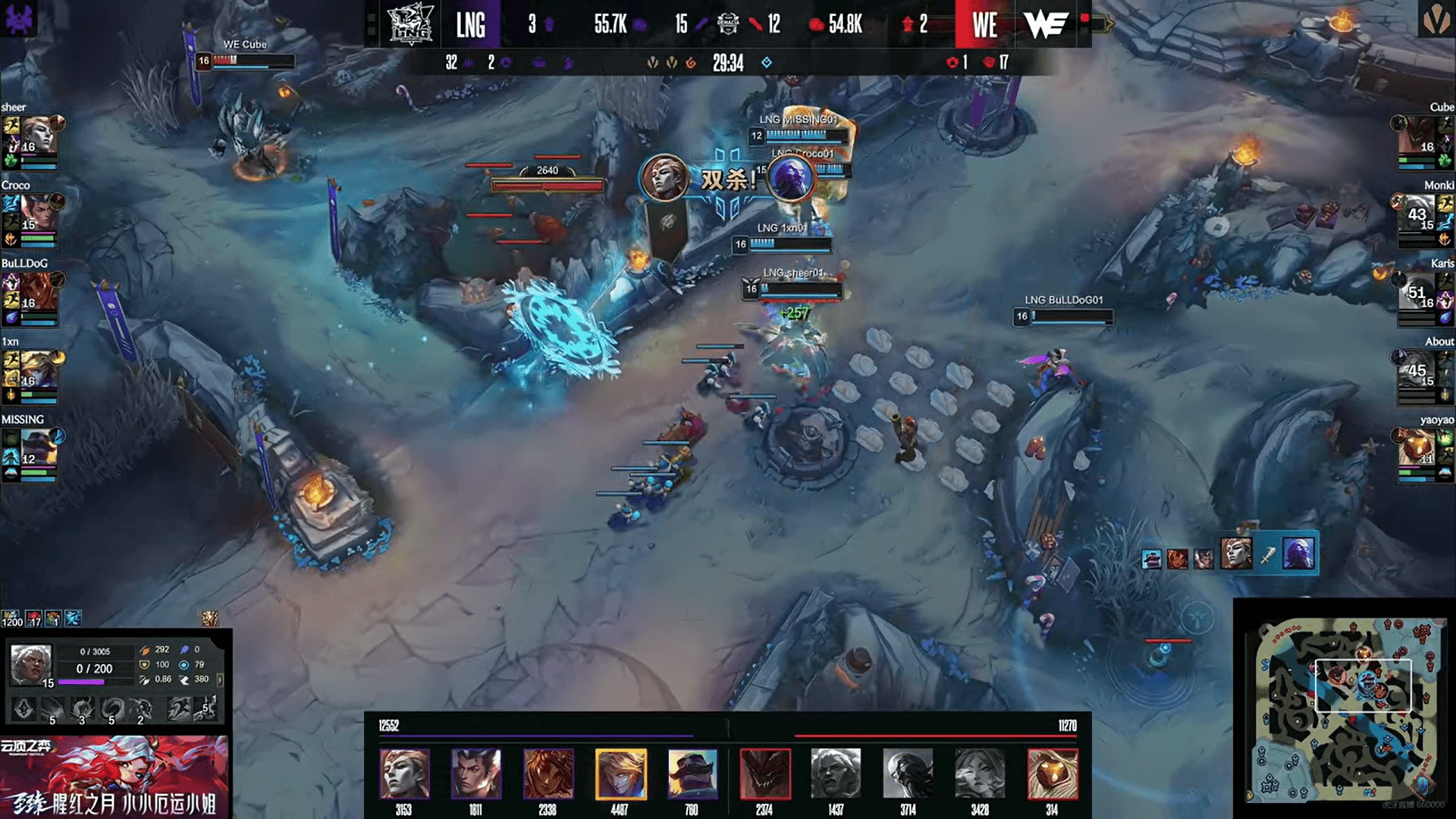This screenshot has width=1456, height=819.
Task: Select the bottom-bar portrait showing 2374
Action: pos(764,773)
